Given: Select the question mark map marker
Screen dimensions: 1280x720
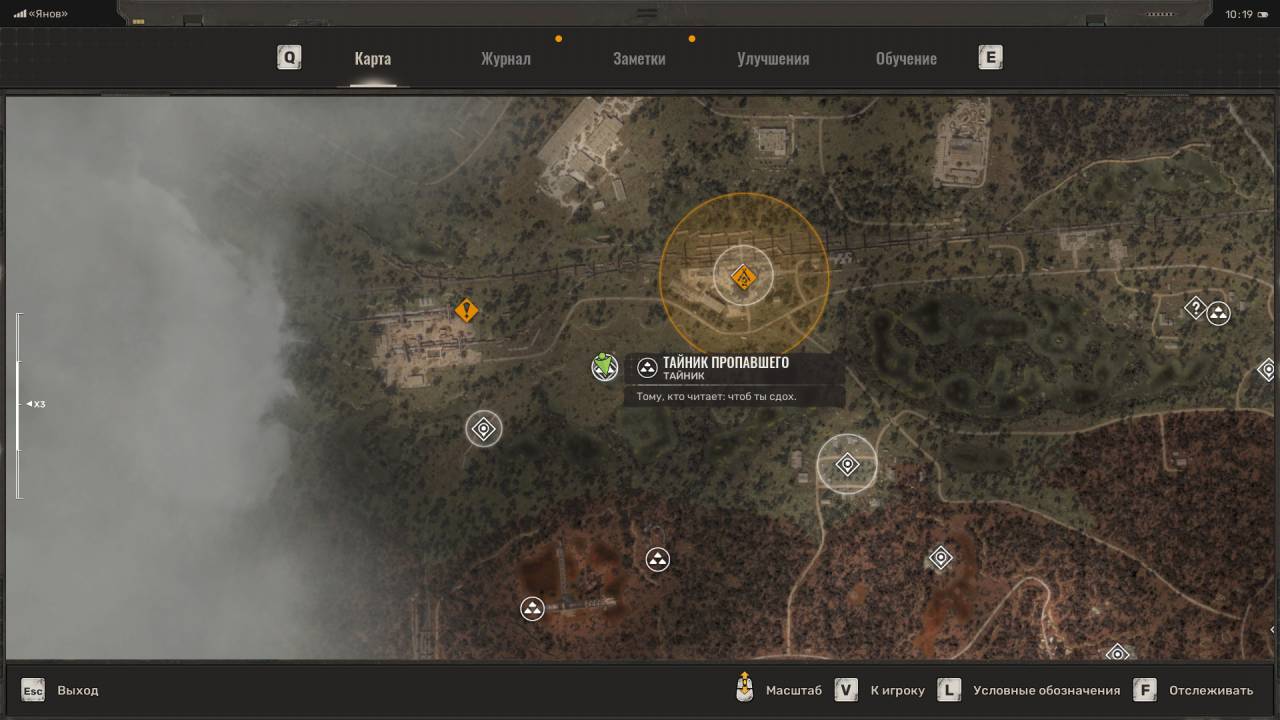Looking at the screenshot, I should [1195, 308].
